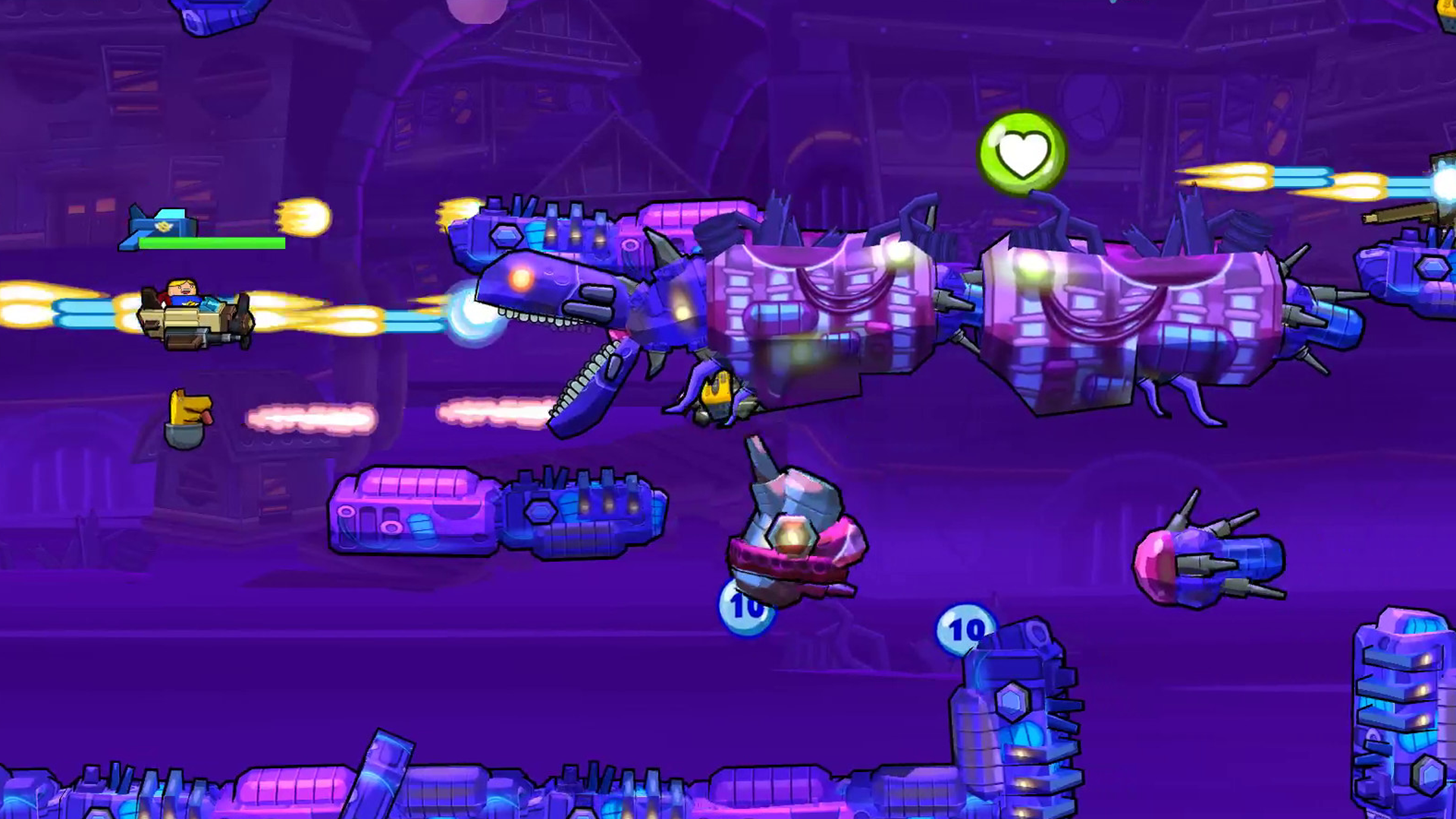Image resolution: width=1456 pixels, height=819 pixels.
Task: Collect the left 10-point coin bubble
Action: tap(745, 607)
